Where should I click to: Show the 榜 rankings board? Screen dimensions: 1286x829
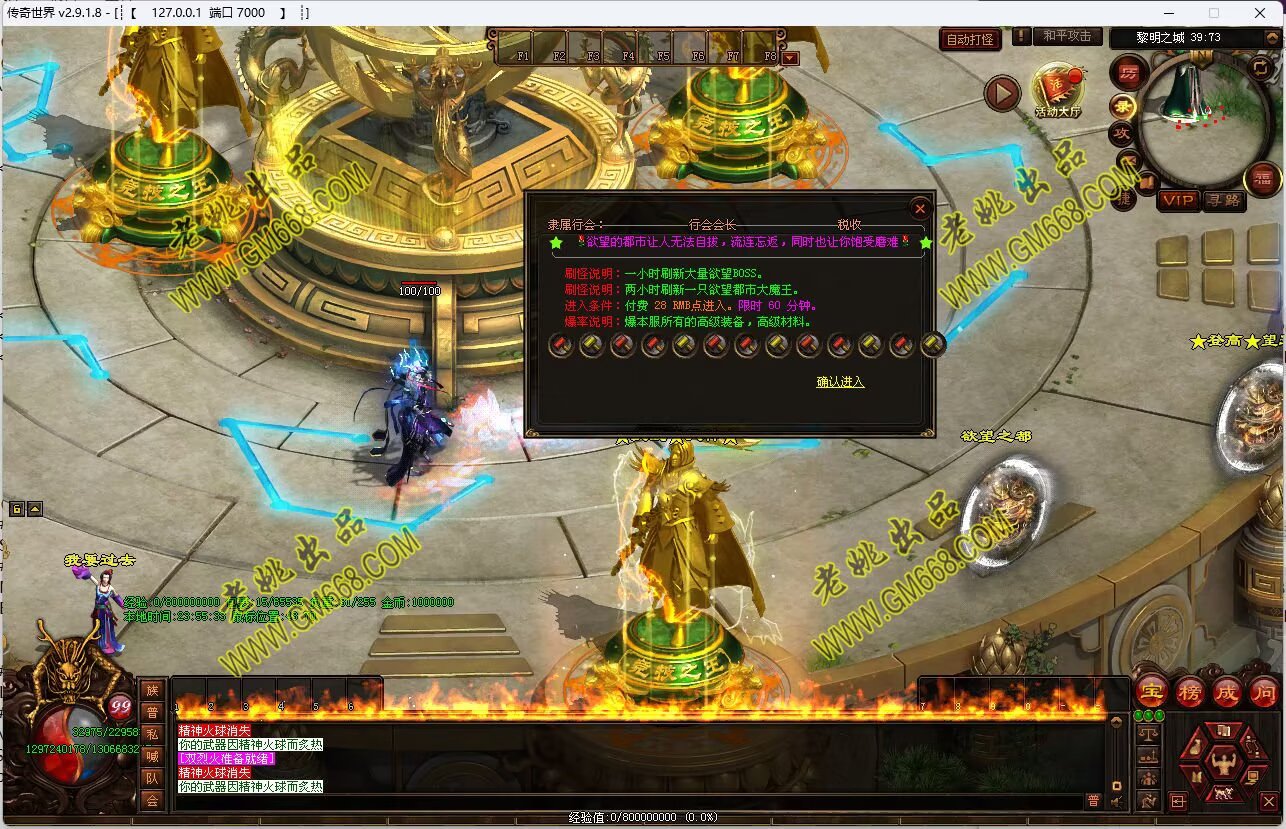pyautogui.click(x=1189, y=691)
